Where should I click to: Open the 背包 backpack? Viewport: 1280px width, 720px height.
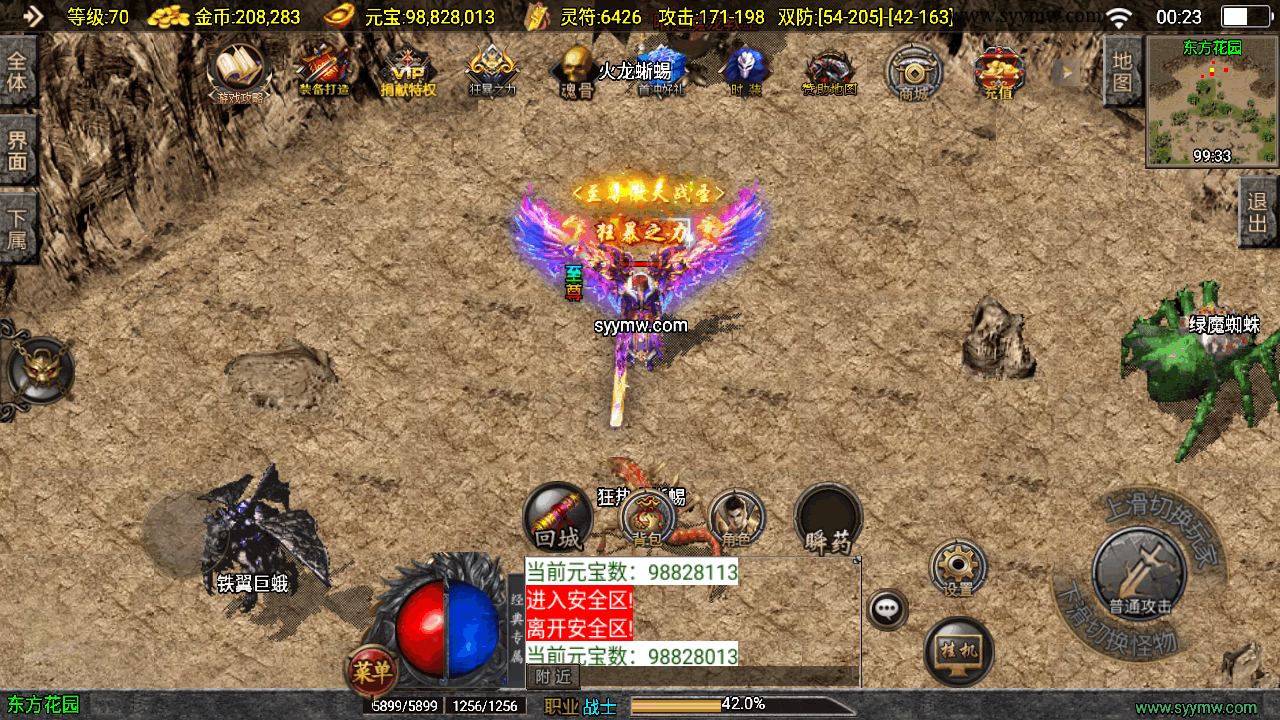point(648,518)
